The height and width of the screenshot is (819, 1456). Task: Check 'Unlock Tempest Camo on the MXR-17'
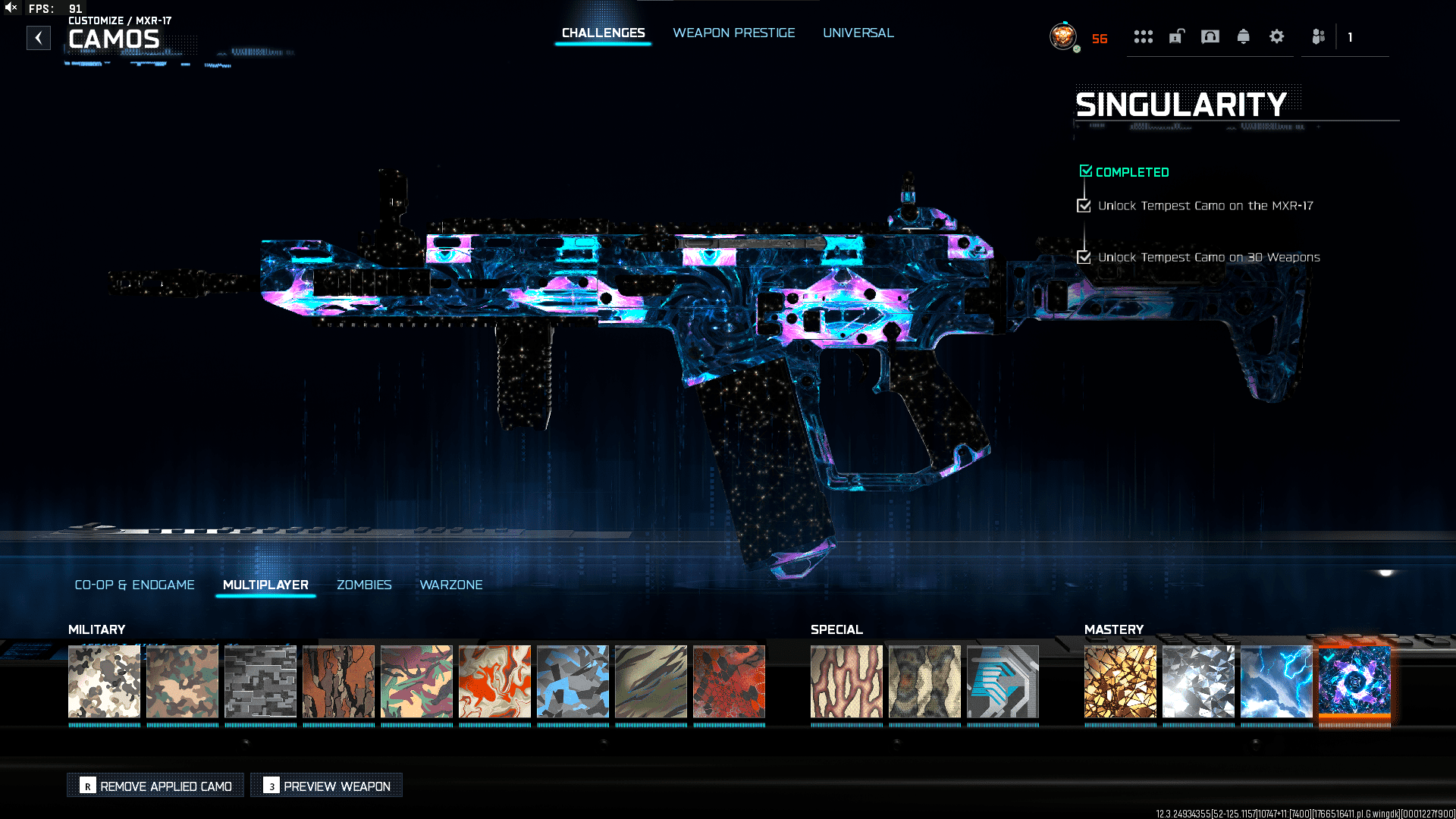click(1083, 205)
